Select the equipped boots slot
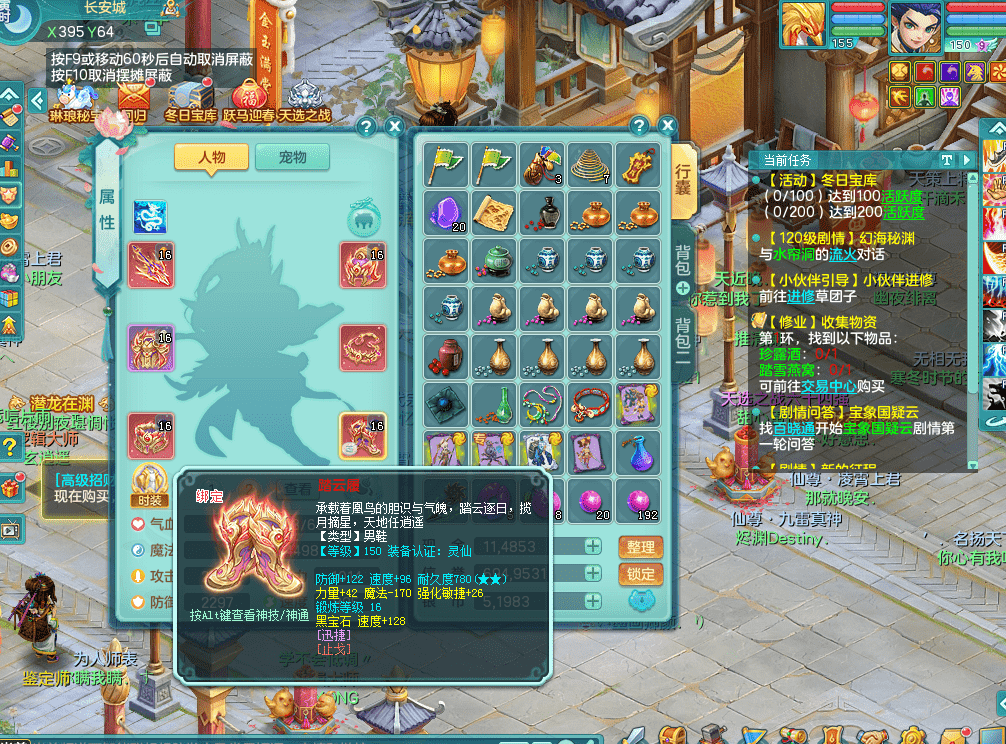 [x=363, y=436]
